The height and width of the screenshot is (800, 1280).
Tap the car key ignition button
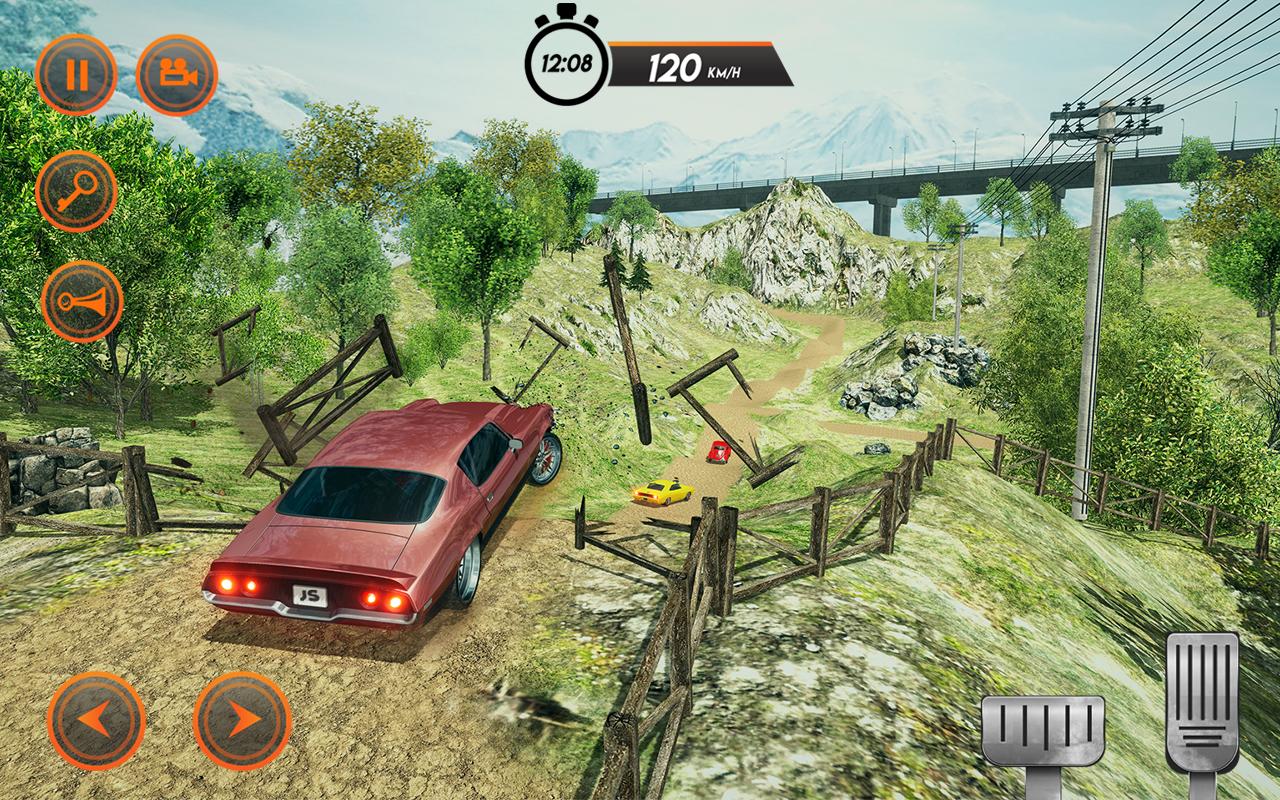point(77,190)
